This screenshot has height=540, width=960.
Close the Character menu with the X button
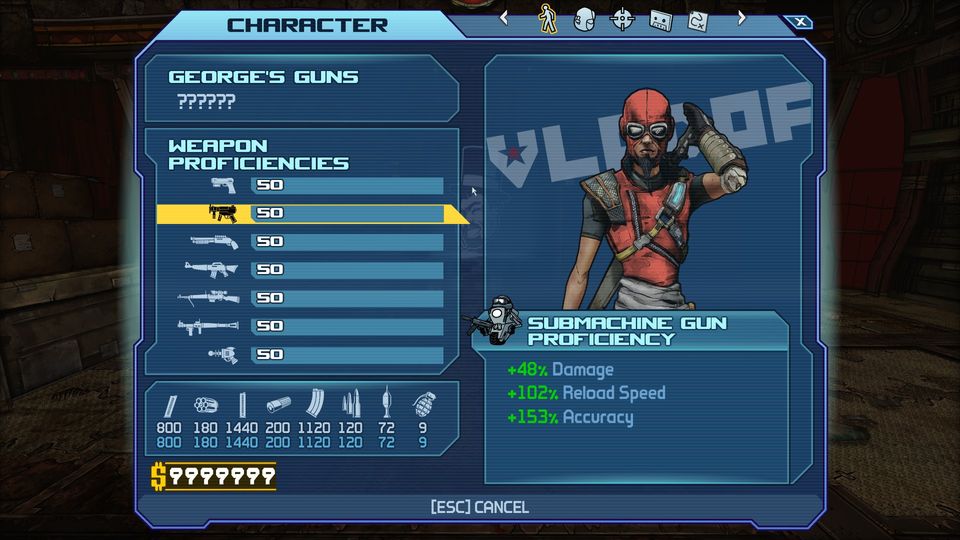point(798,22)
